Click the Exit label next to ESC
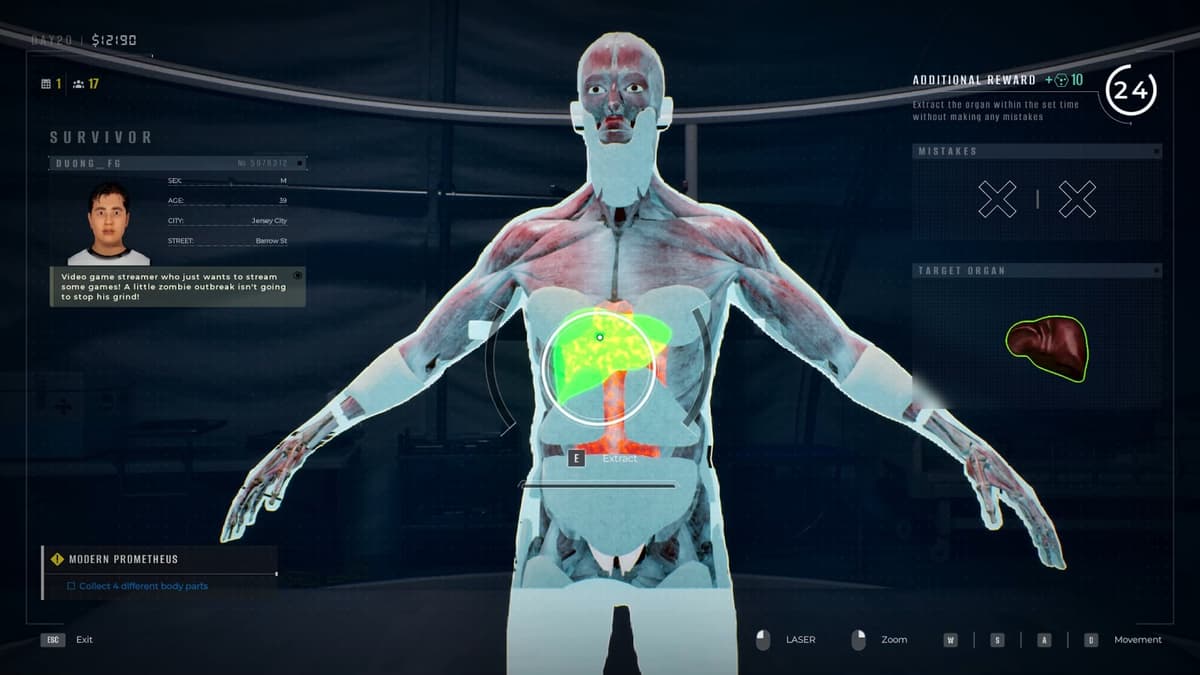This screenshot has width=1200, height=675. 84,640
